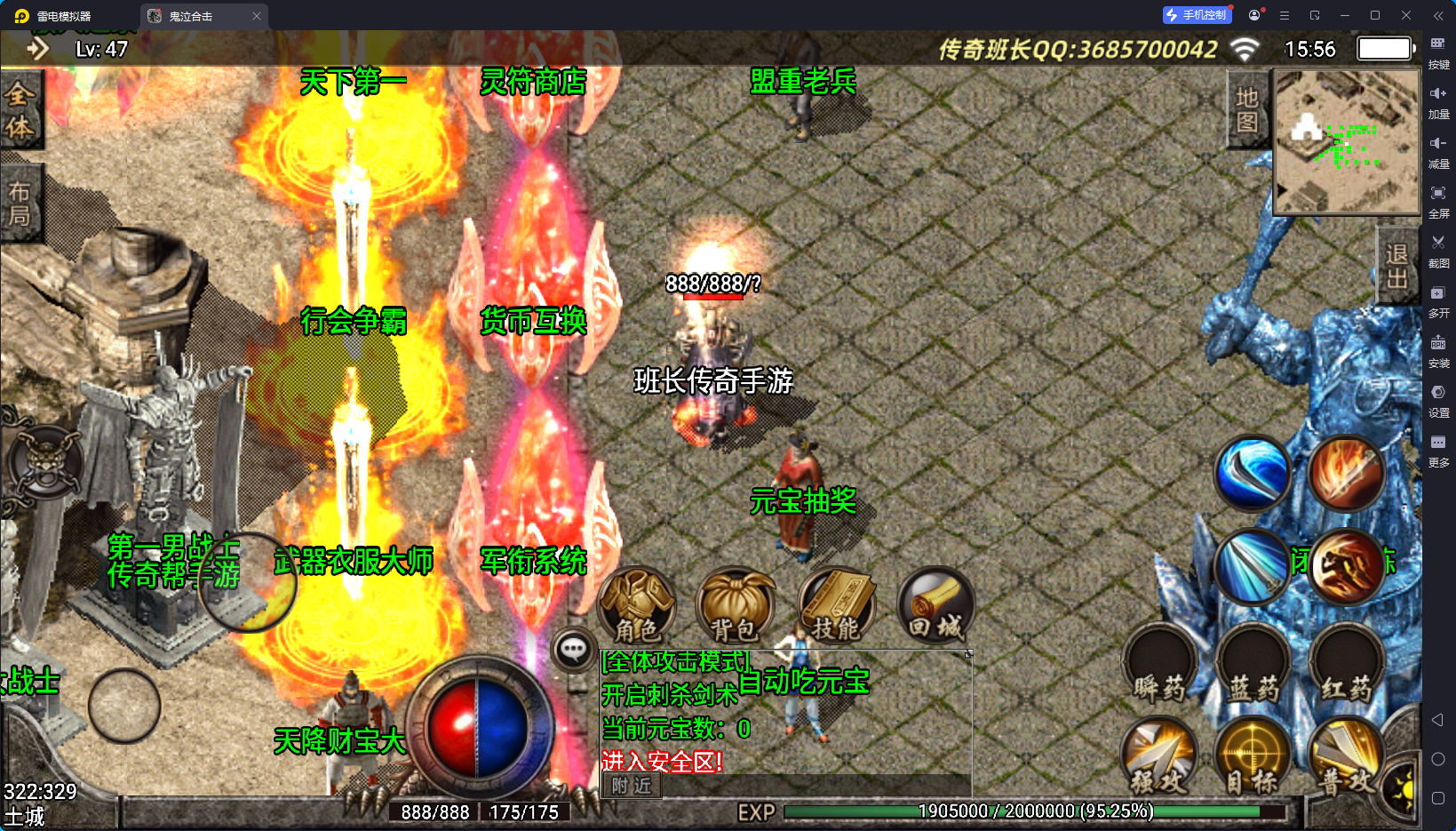Close the 鬼泣合击 emulator tab
Image resolution: width=1456 pixels, height=831 pixels.
click(x=257, y=16)
